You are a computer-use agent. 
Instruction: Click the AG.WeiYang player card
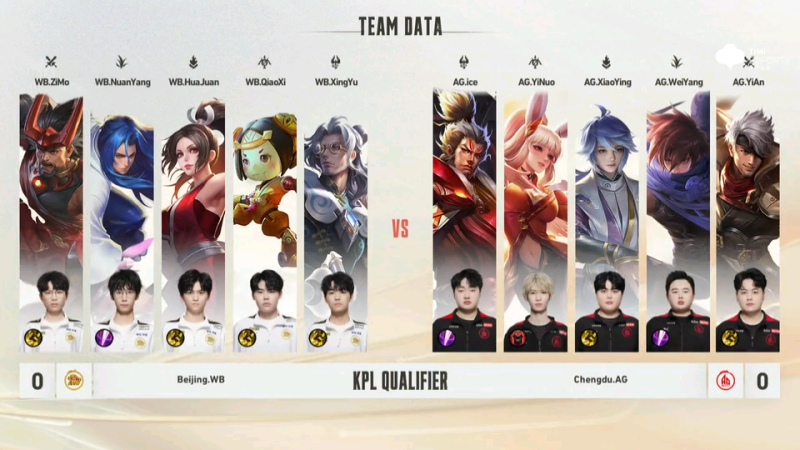[677, 220]
